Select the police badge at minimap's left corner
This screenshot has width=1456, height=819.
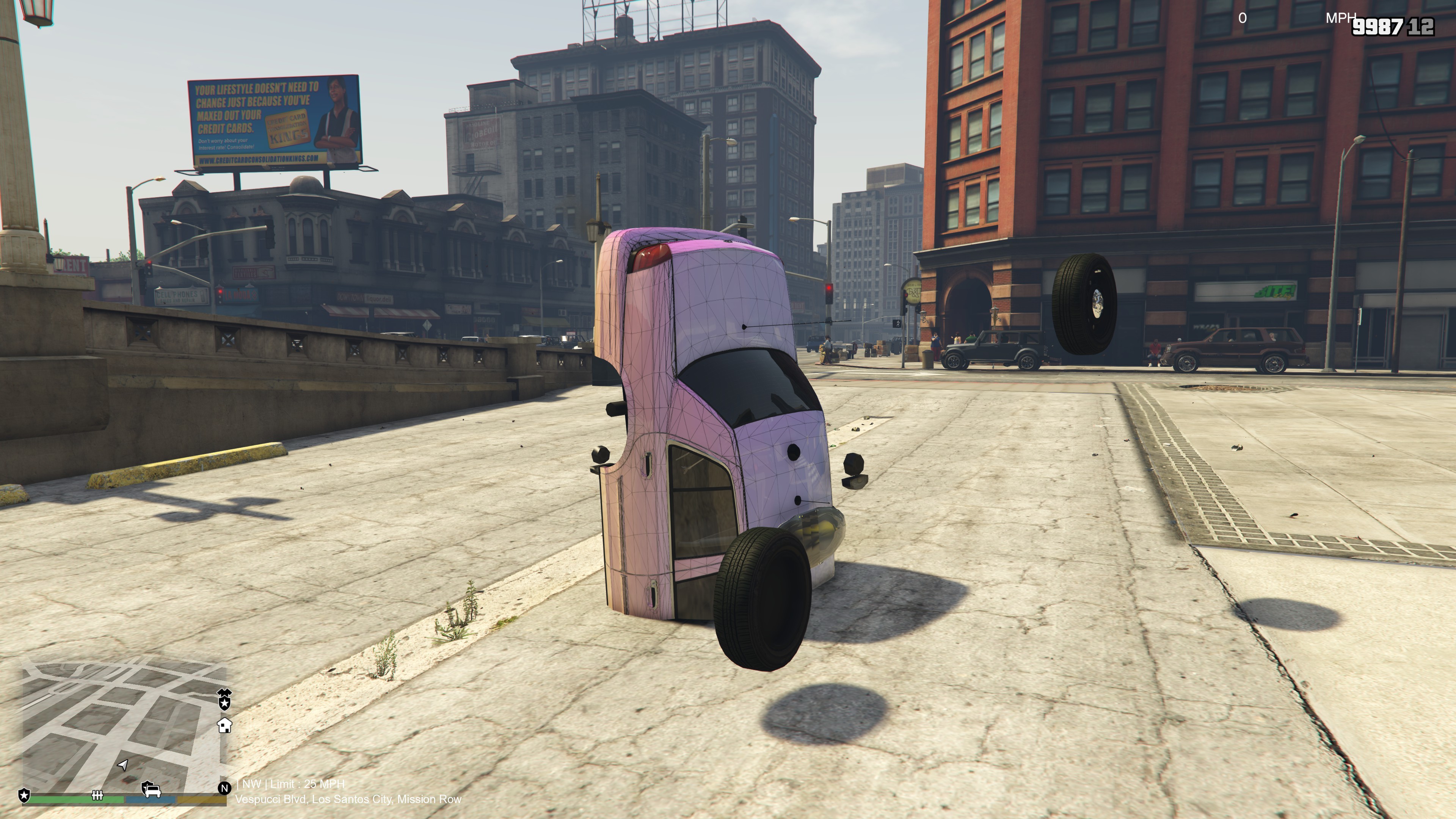coord(24,796)
